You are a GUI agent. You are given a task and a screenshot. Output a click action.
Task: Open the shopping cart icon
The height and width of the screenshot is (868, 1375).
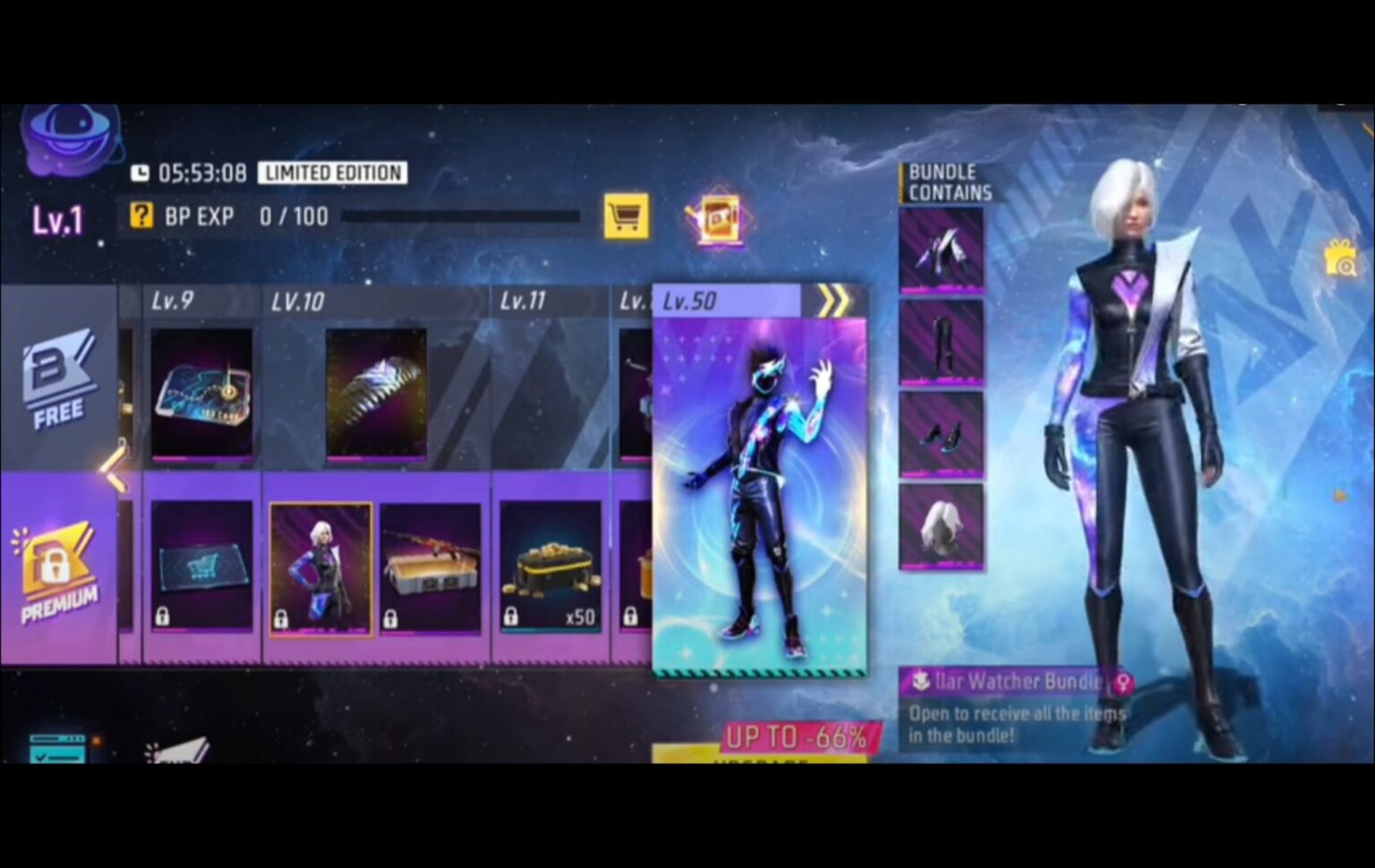[x=625, y=215]
